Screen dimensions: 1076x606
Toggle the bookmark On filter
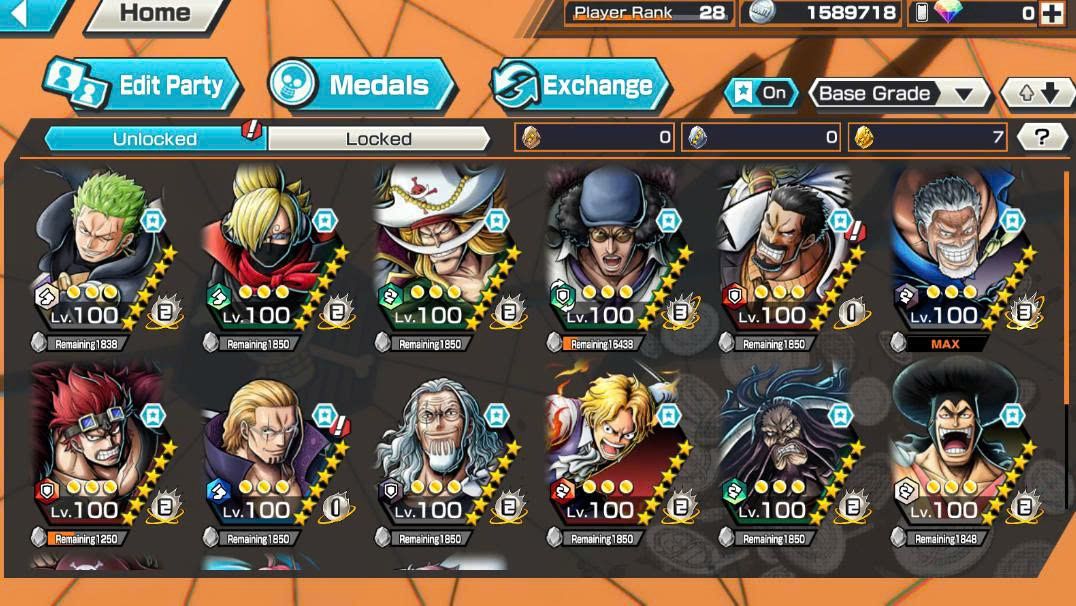761,93
